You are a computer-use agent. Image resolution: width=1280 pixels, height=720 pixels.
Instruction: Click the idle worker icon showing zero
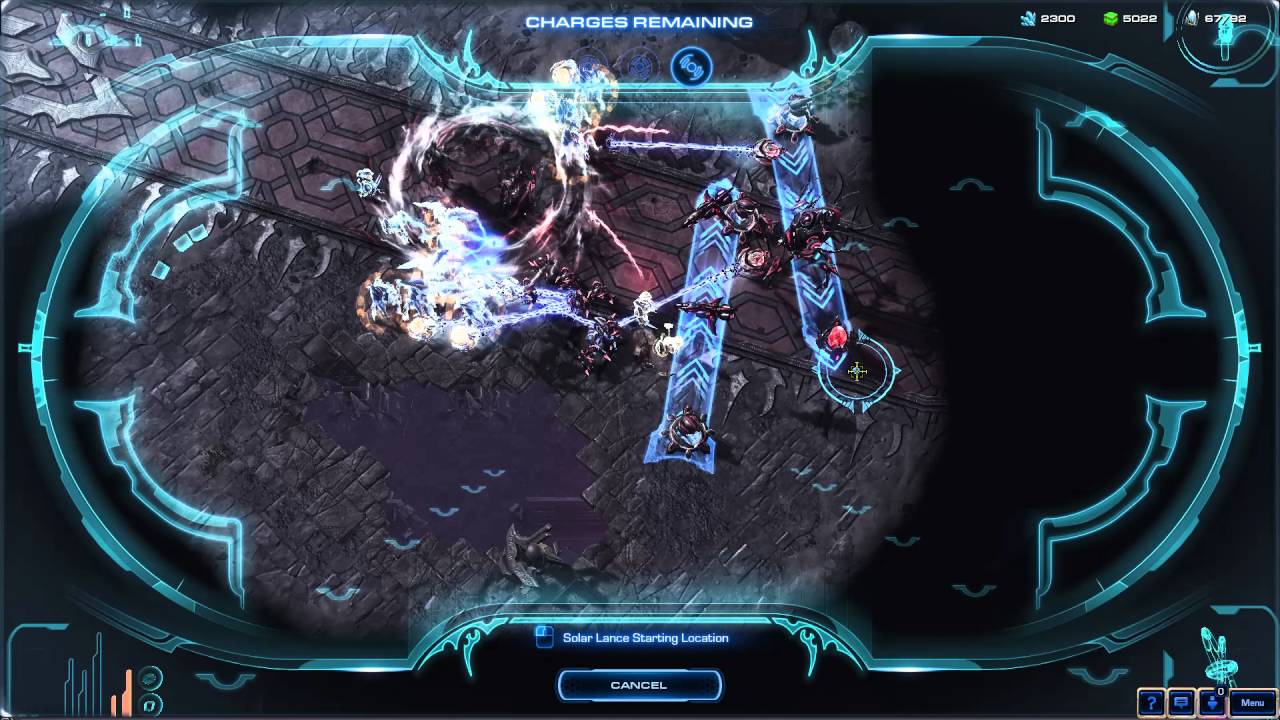pyautogui.click(x=1212, y=701)
